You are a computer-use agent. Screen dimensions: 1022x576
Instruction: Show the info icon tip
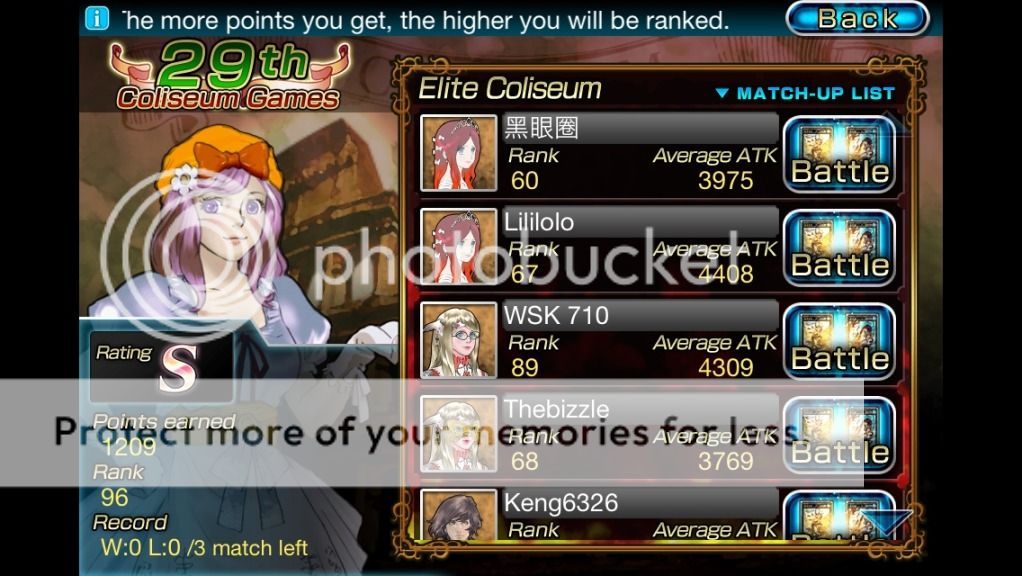(x=97, y=18)
